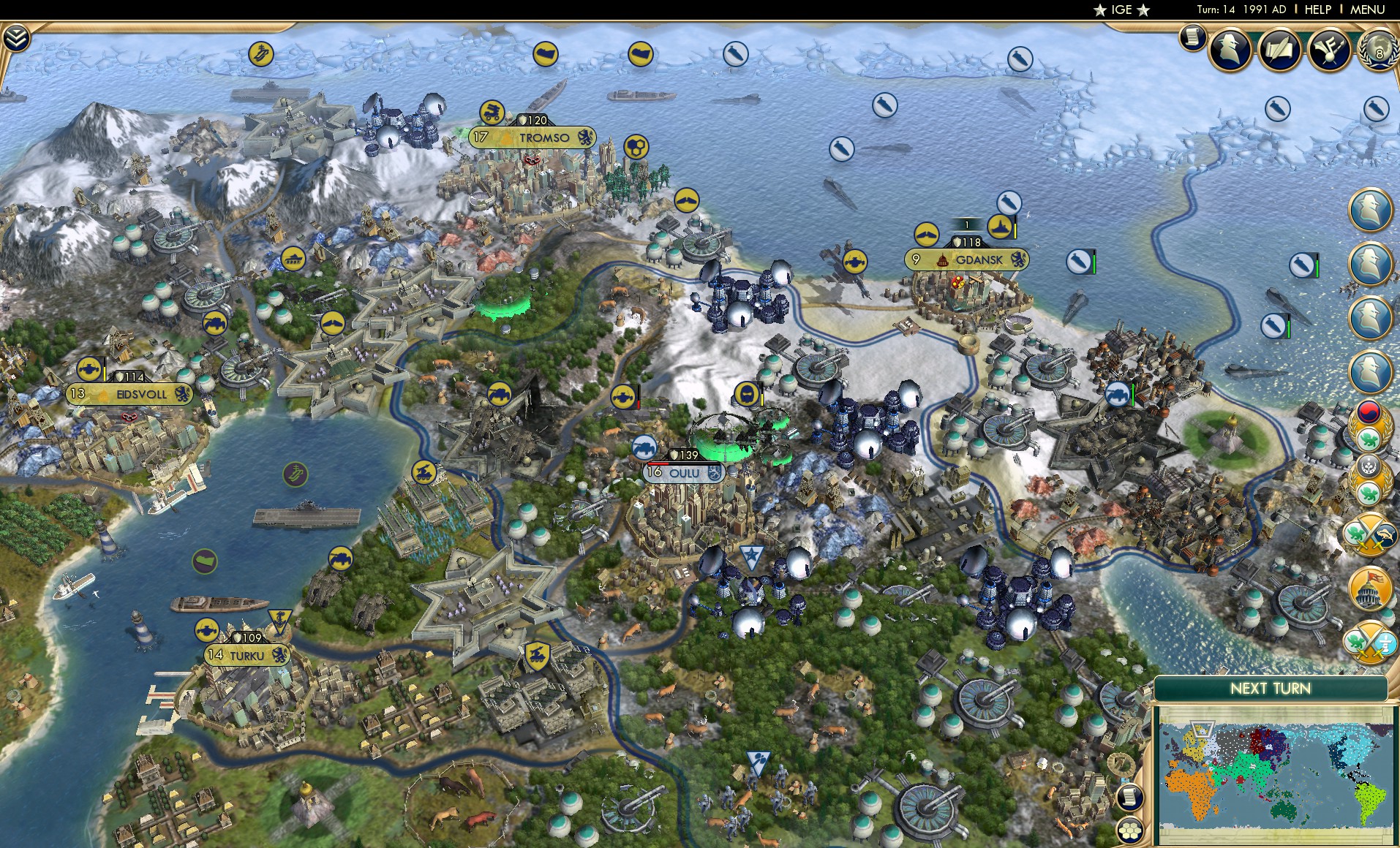Toggle strategic view with the hex grid icon

point(1132,830)
